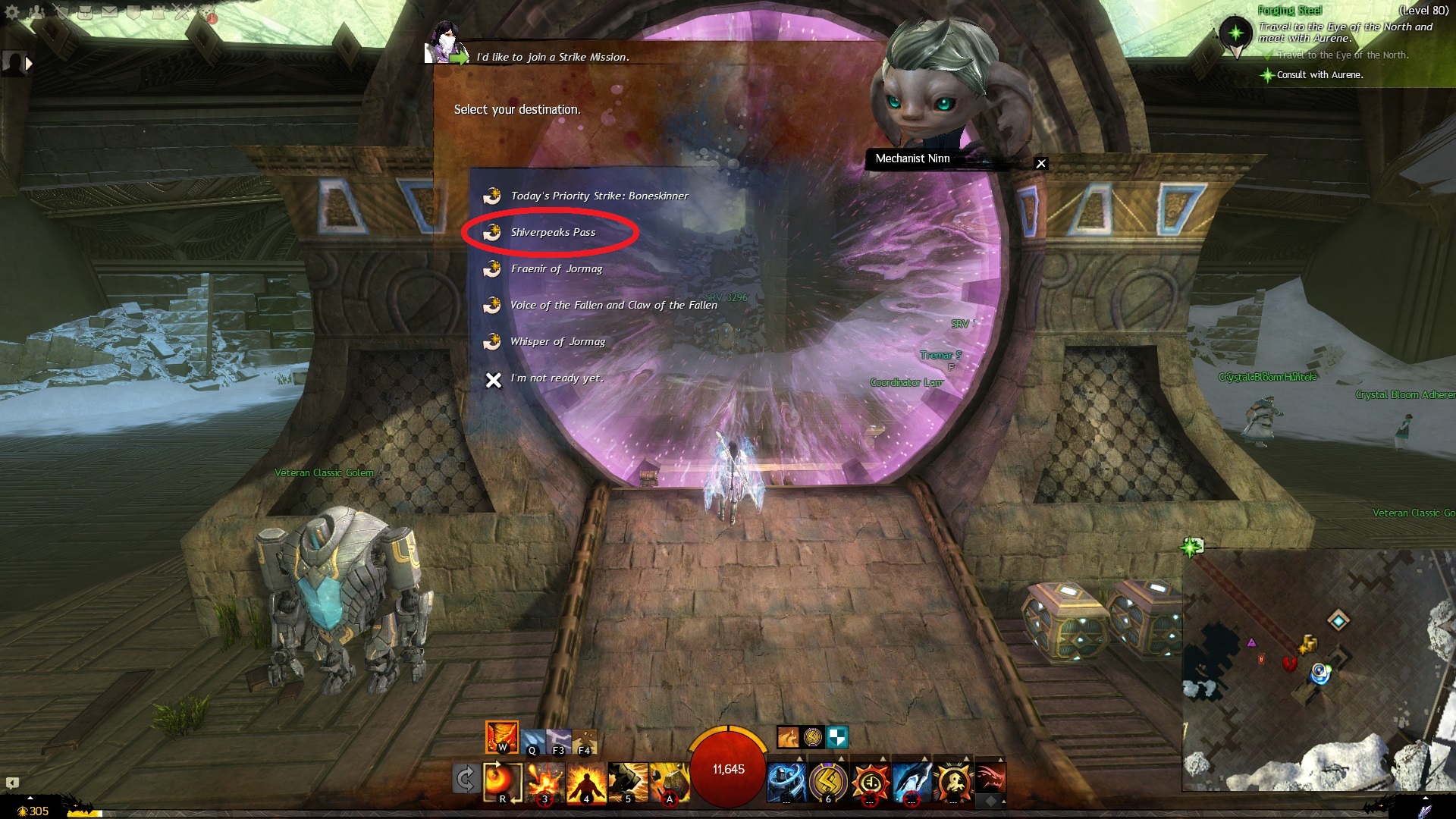Use the fire attunement skill marked W

tap(501, 736)
